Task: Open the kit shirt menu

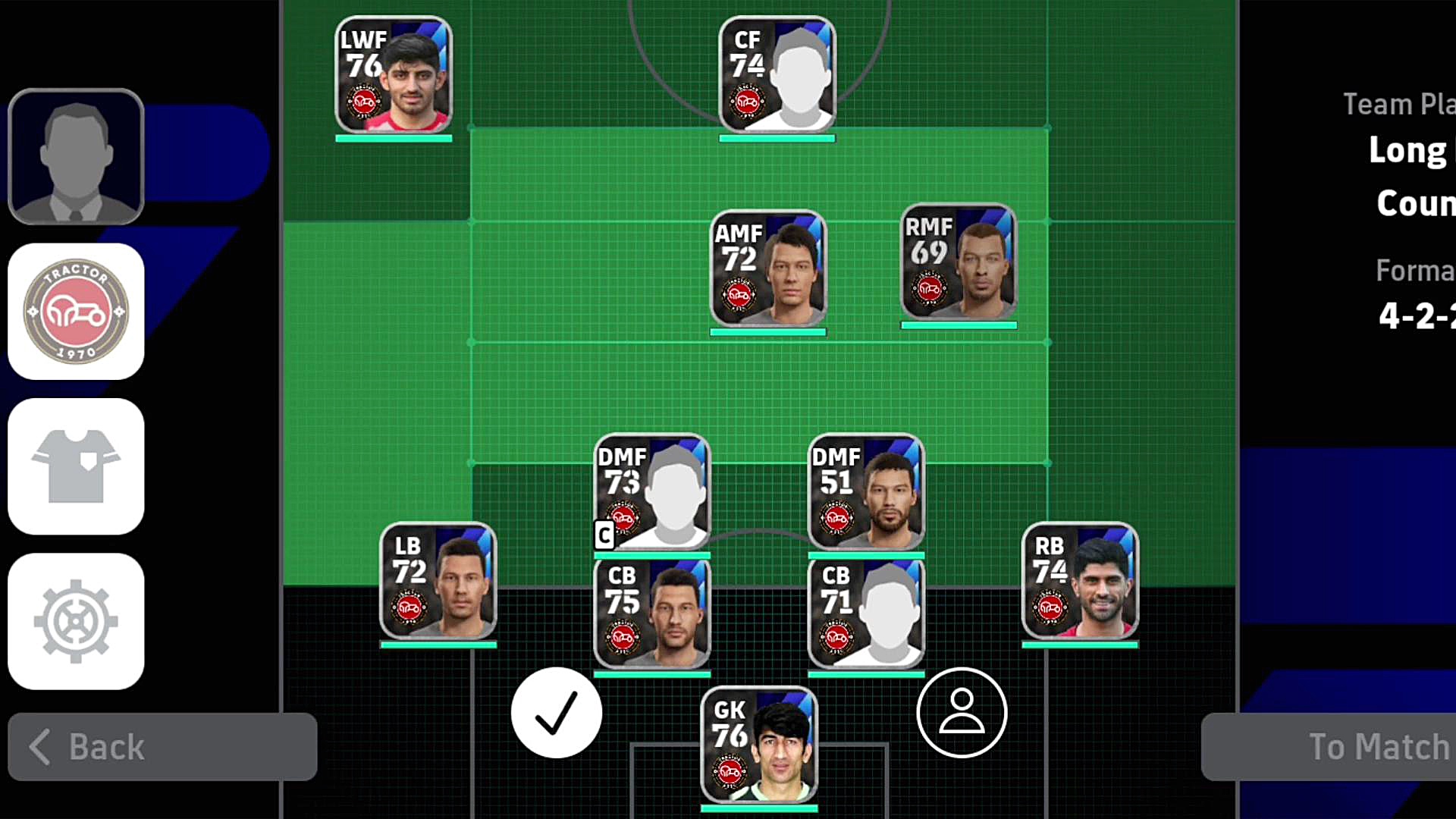Action: pos(76,466)
